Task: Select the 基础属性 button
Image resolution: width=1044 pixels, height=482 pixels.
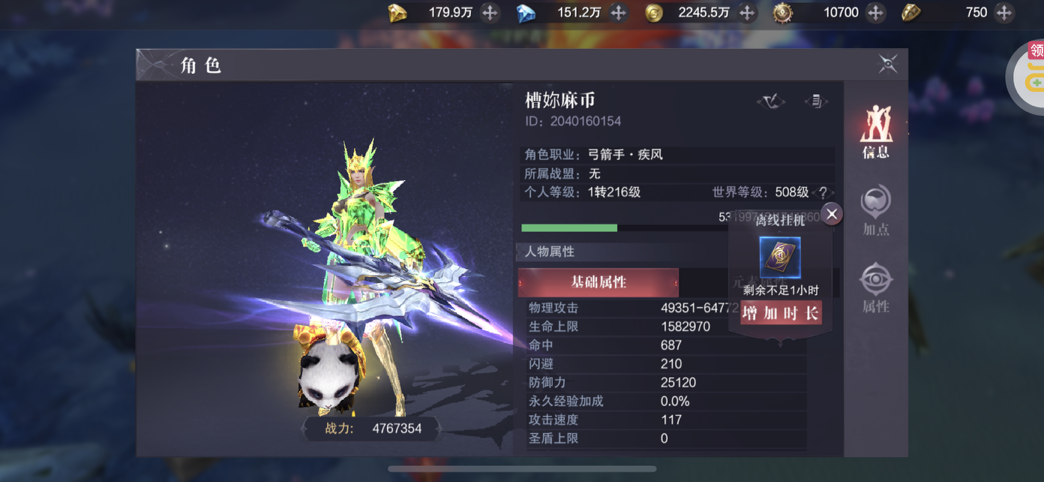Action: pyautogui.click(x=598, y=282)
